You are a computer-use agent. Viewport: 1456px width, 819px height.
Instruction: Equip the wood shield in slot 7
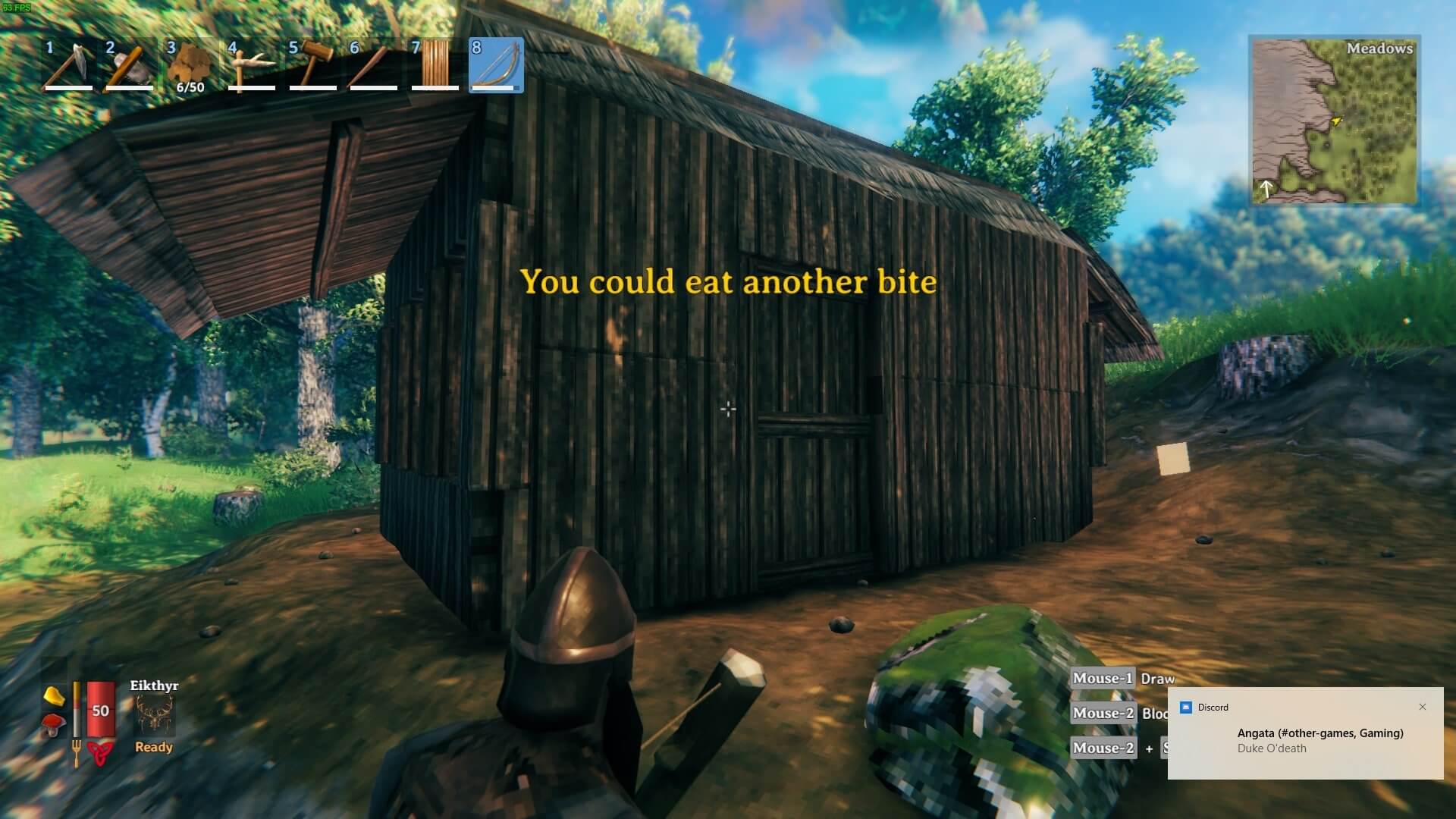pyautogui.click(x=435, y=65)
